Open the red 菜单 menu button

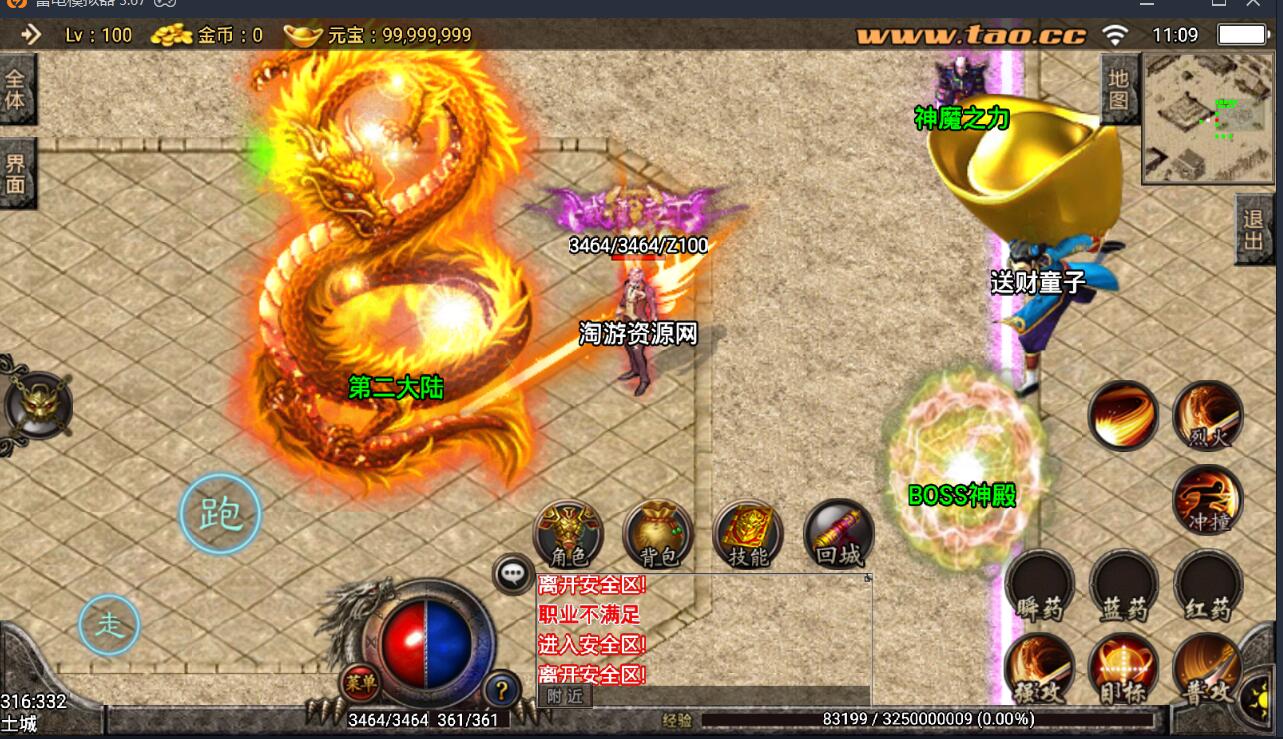pyautogui.click(x=360, y=683)
